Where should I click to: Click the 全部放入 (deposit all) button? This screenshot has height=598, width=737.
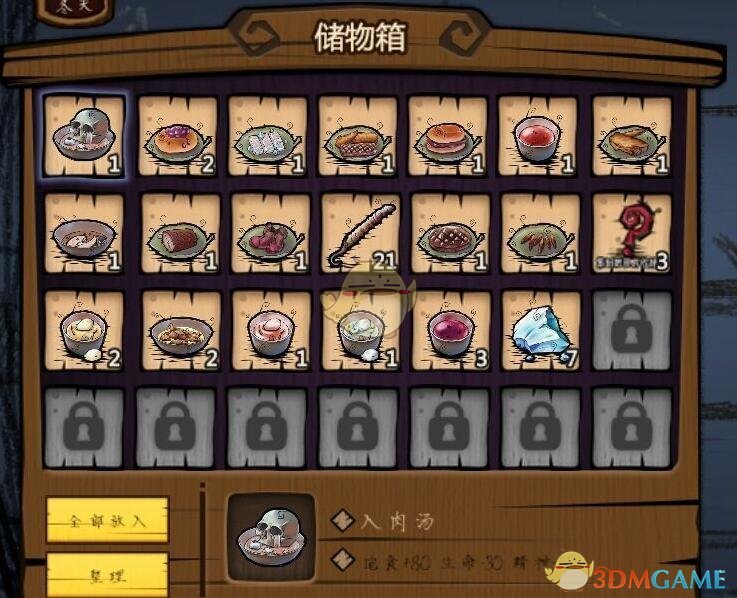pos(107,520)
